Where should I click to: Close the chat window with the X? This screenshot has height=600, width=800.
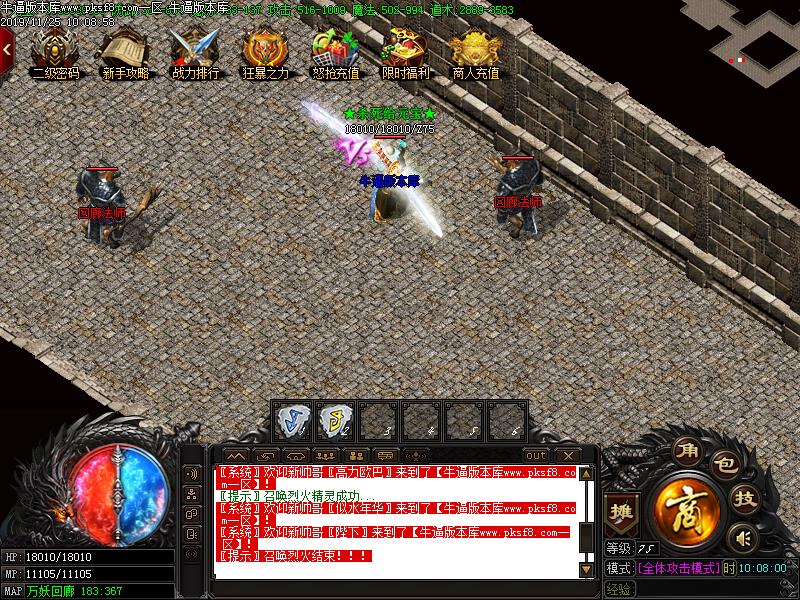pyautogui.click(x=565, y=456)
